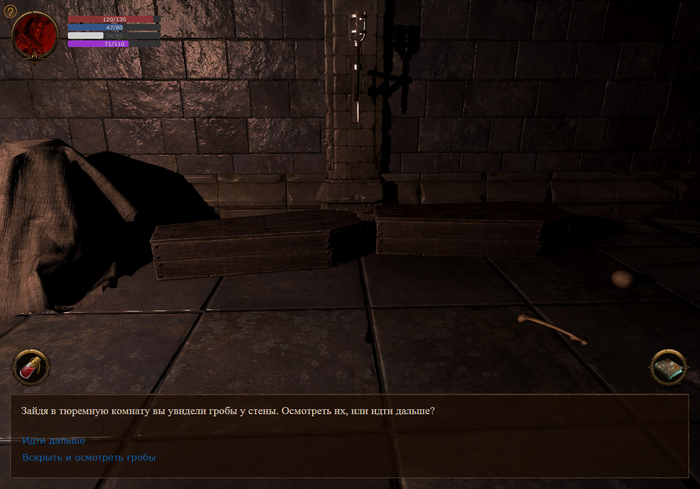Viewport: 700px width, 489px height.
Task: Select "Вскрыть и осмотреть гробы" option
Action: [89, 457]
